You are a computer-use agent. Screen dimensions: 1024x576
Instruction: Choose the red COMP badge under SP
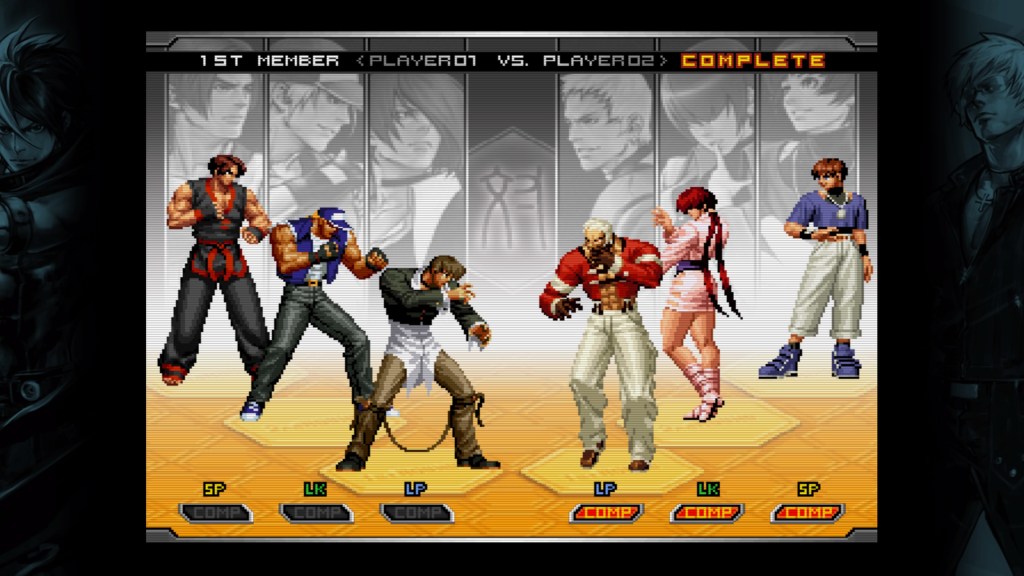(x=807, y=513)
